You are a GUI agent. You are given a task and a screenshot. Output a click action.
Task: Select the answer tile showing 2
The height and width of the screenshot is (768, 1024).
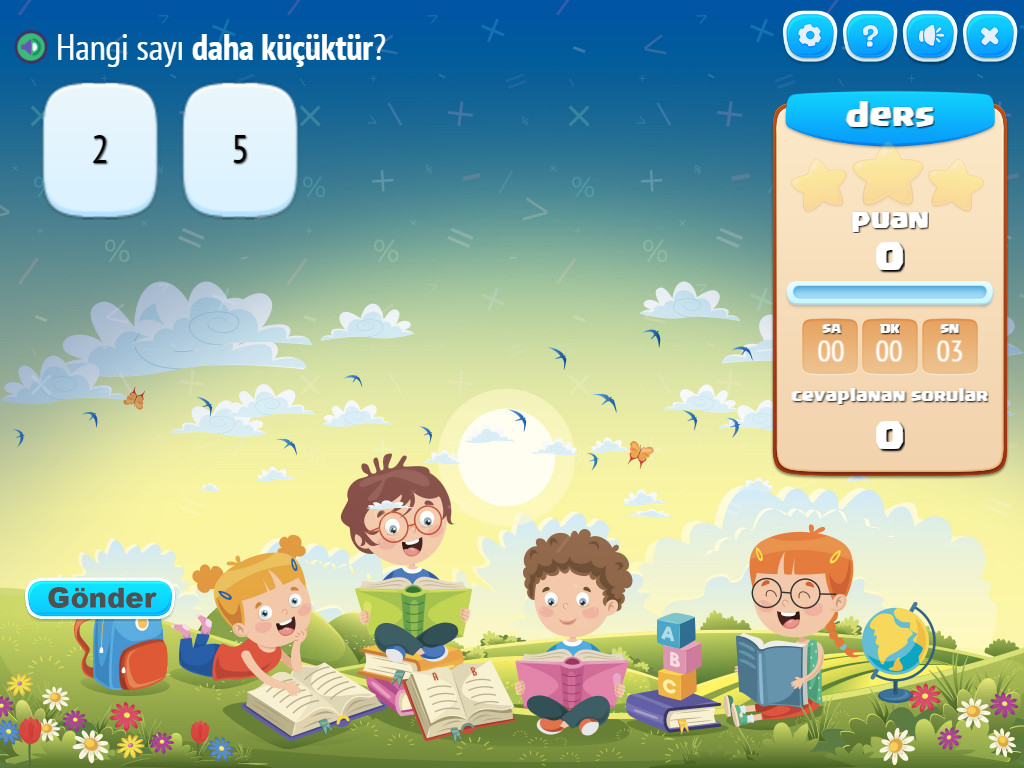click(100, 150)
